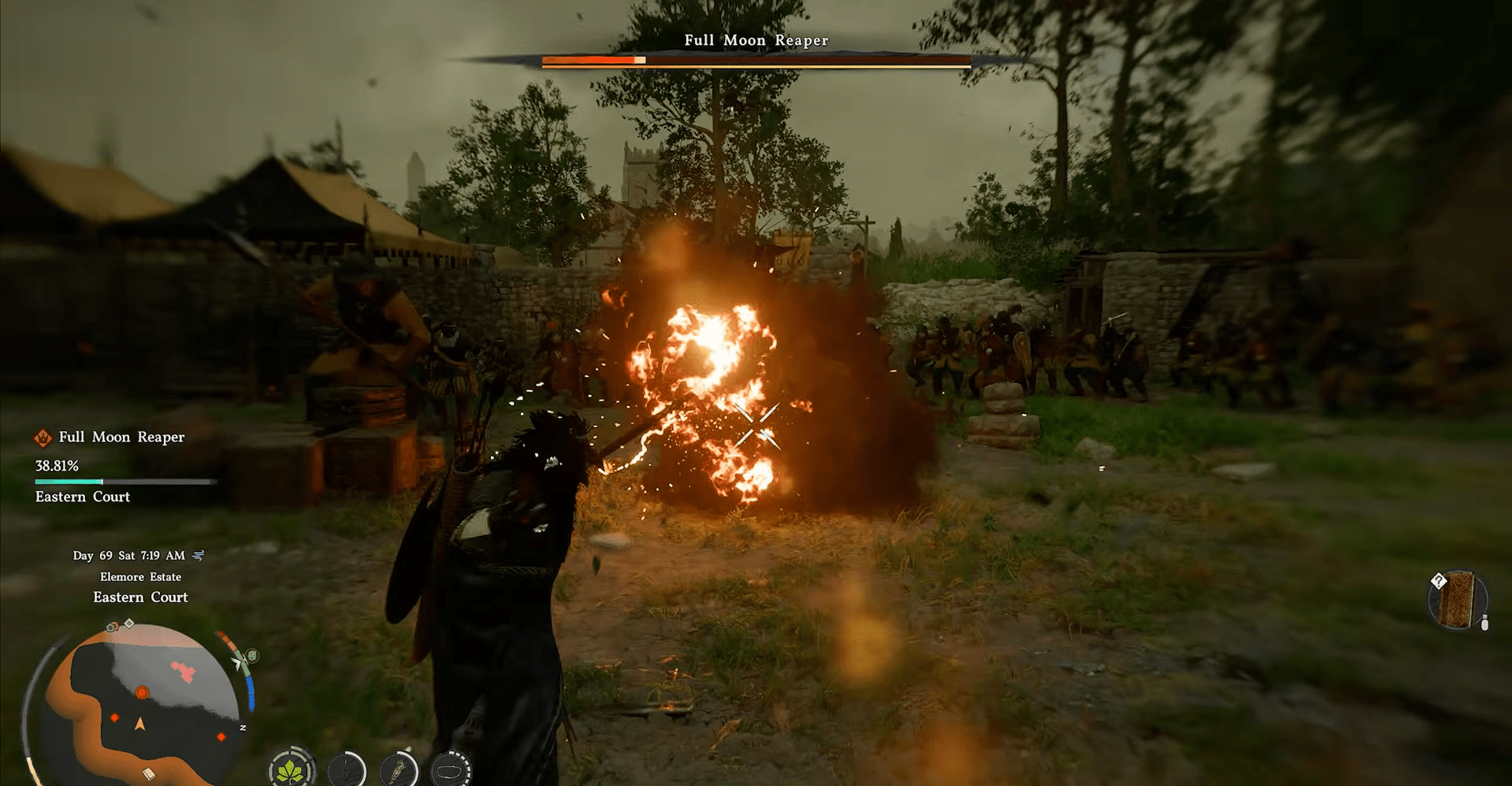Select the oval ring item slot
The width and height of the screenshot is (1512, 786).
click(x=451, y=770)
